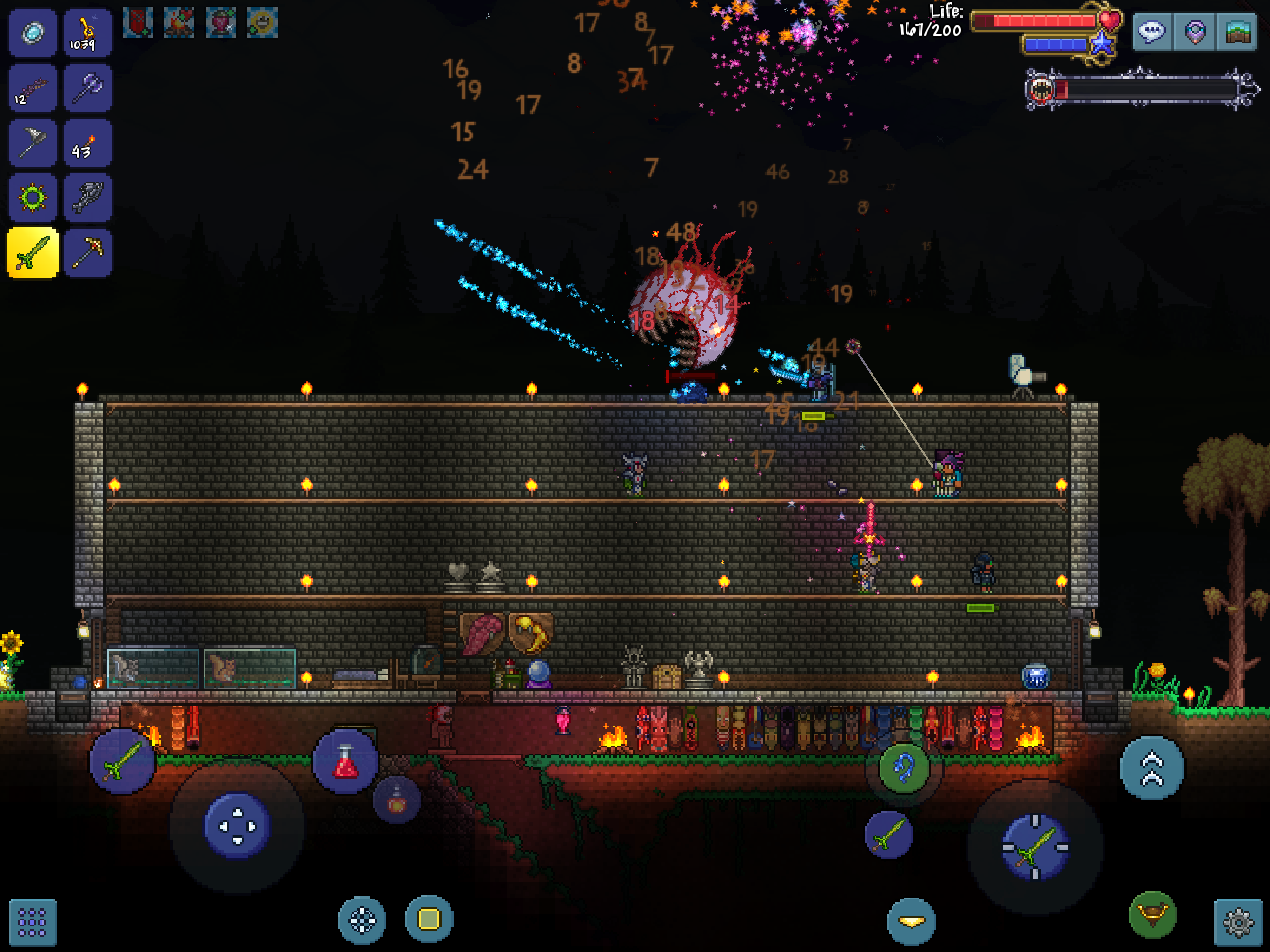1270x952 pixels.
Task: Open the chat bubble panel
Action: (x=1152, y=33)
